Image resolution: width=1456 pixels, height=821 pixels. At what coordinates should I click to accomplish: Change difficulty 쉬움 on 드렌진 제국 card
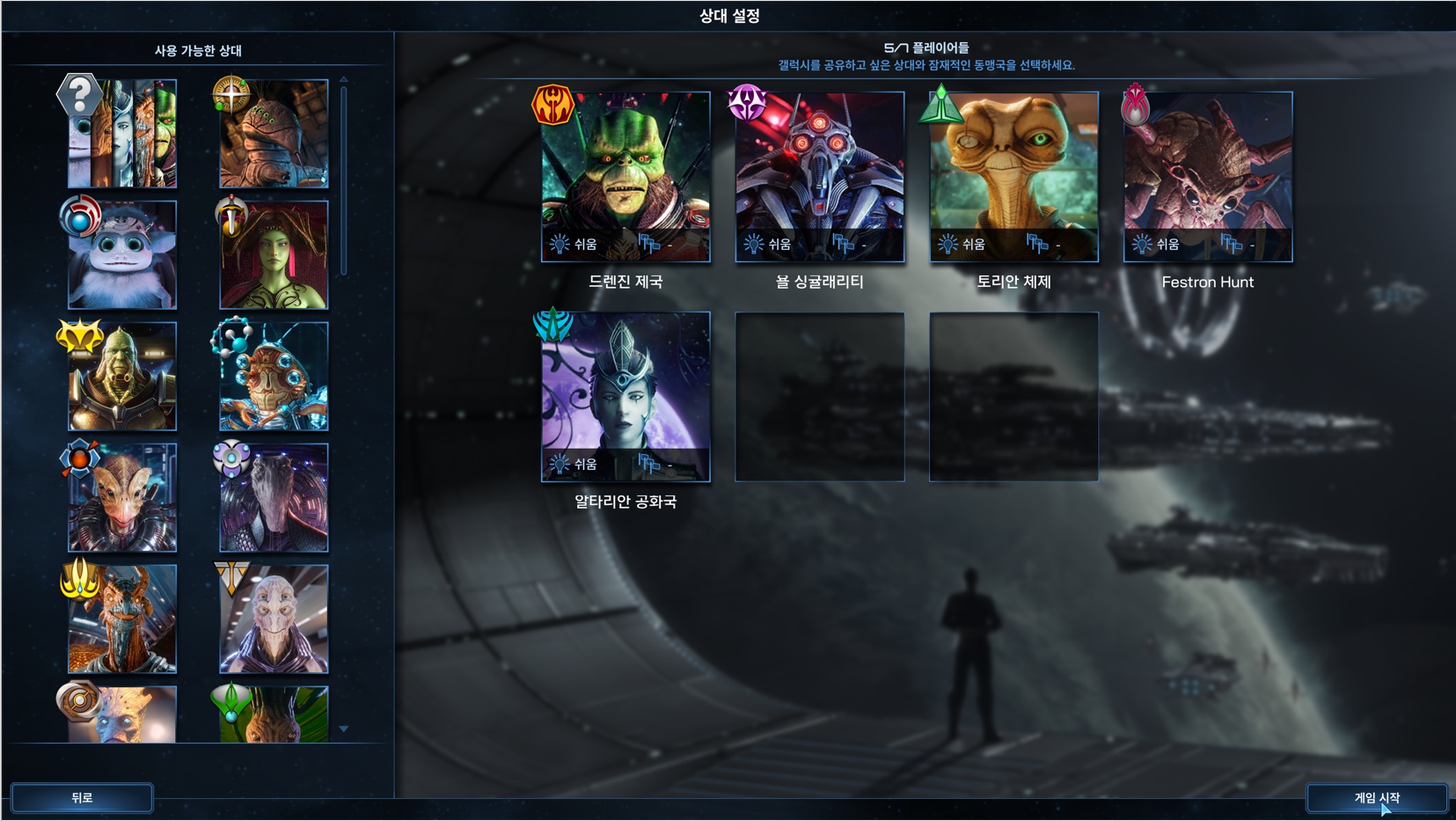coord(574,244)
